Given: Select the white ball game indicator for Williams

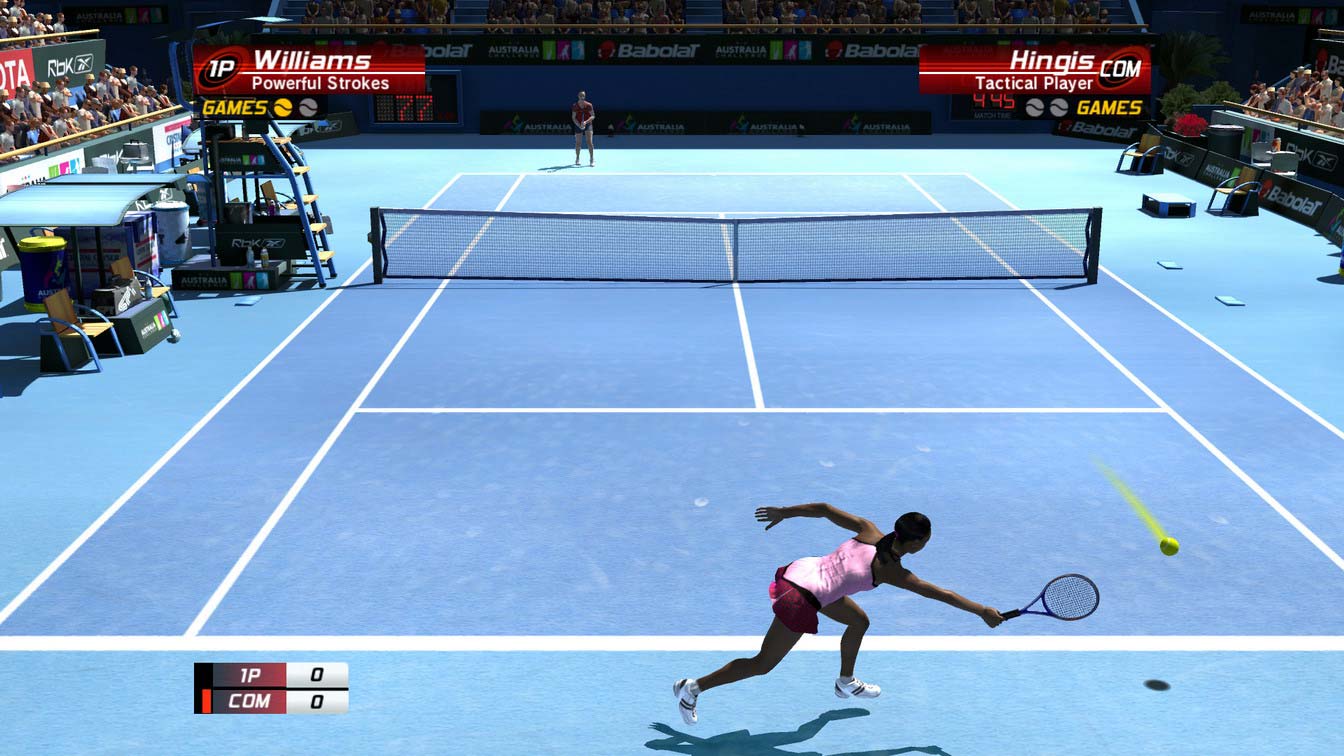Looking at the screenshot, I should [310, 108].
